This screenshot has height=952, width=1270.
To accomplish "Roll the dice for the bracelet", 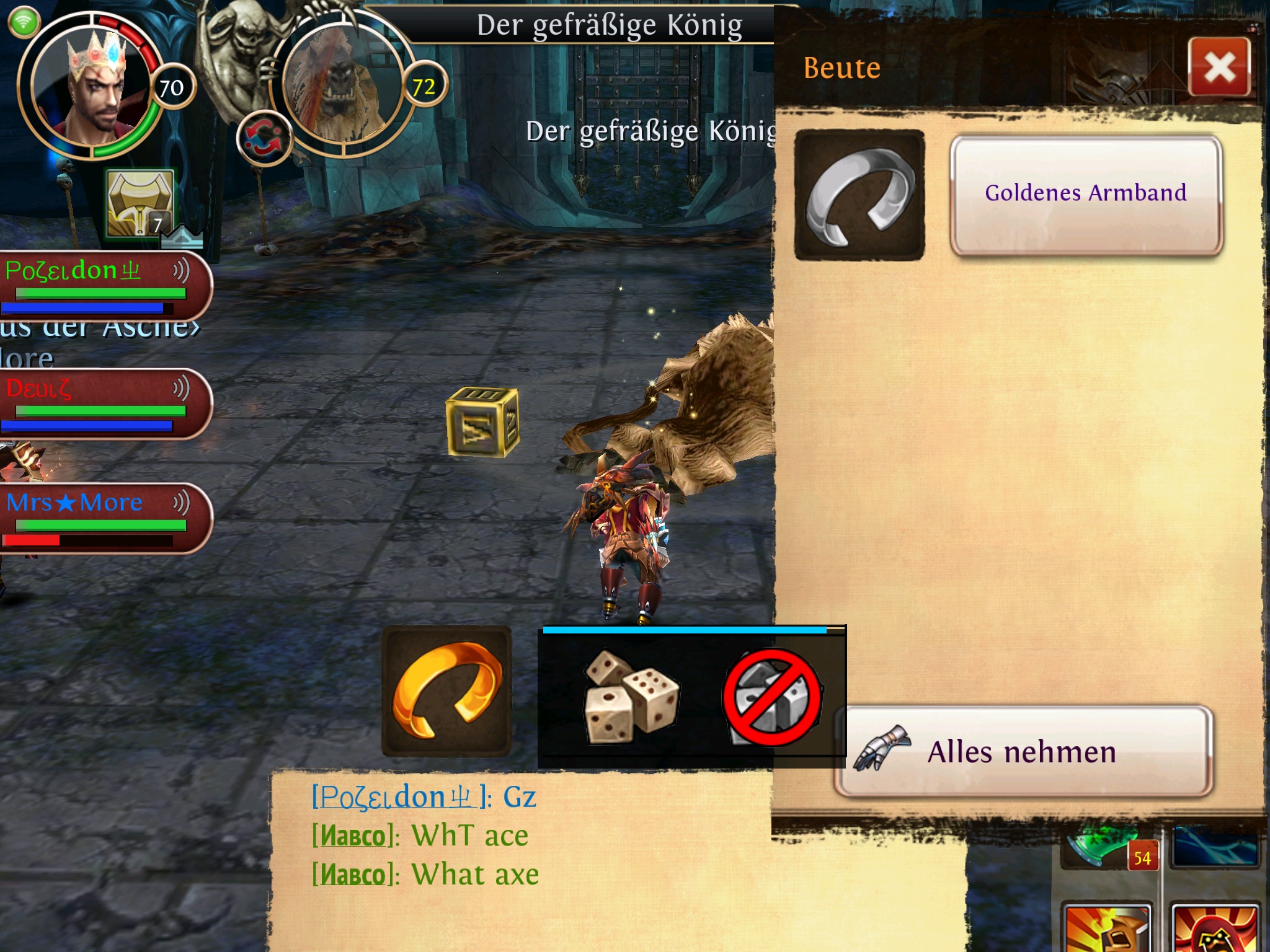I will pos(631,696).
